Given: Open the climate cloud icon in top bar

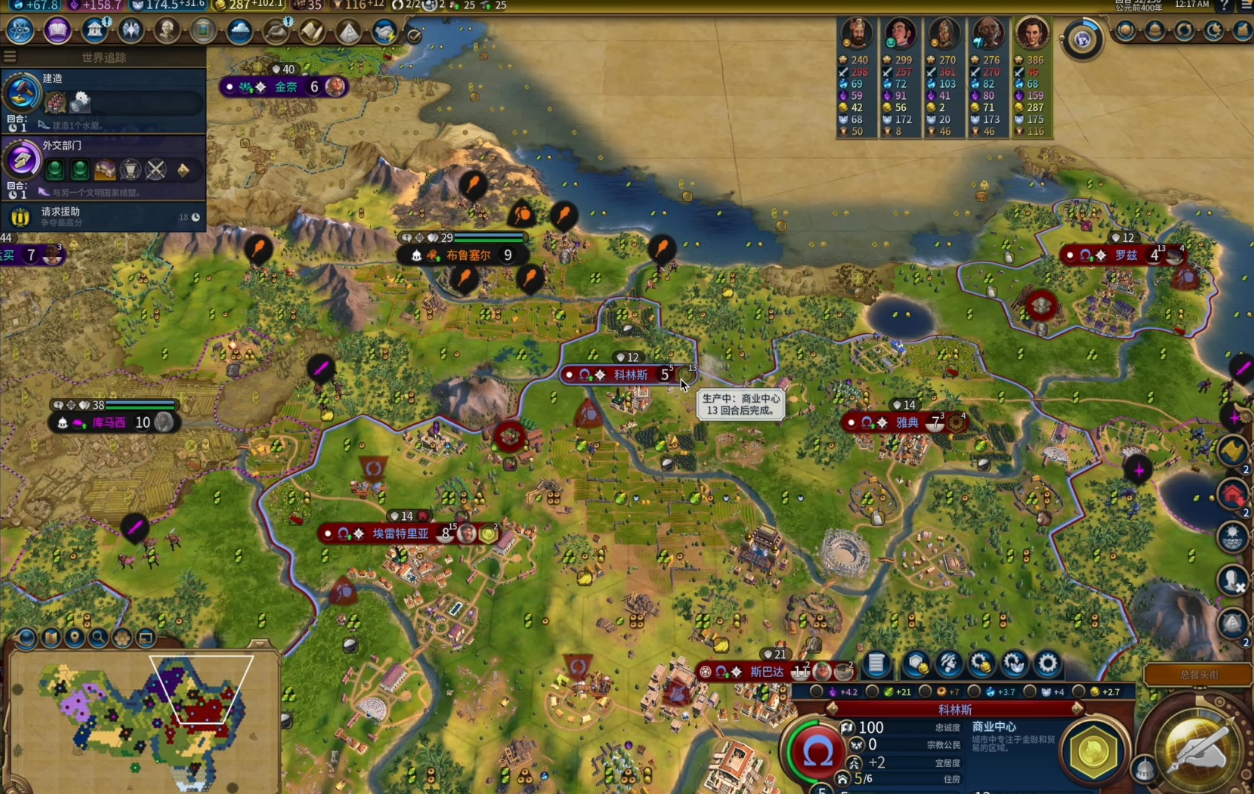Looking at the screenshot, I should [x=240, y=31].
